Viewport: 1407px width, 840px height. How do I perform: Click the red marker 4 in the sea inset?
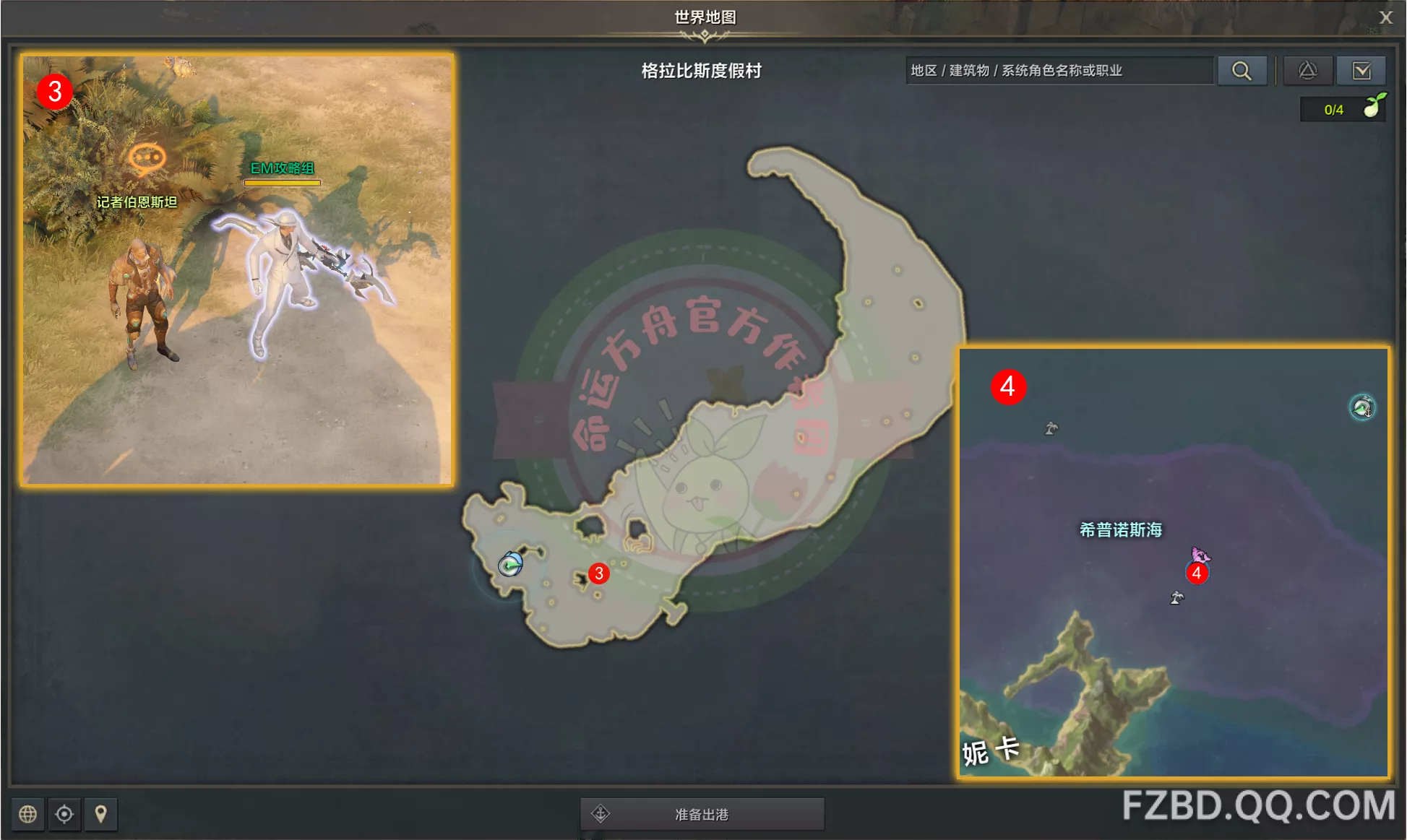tap(1196, 574)
